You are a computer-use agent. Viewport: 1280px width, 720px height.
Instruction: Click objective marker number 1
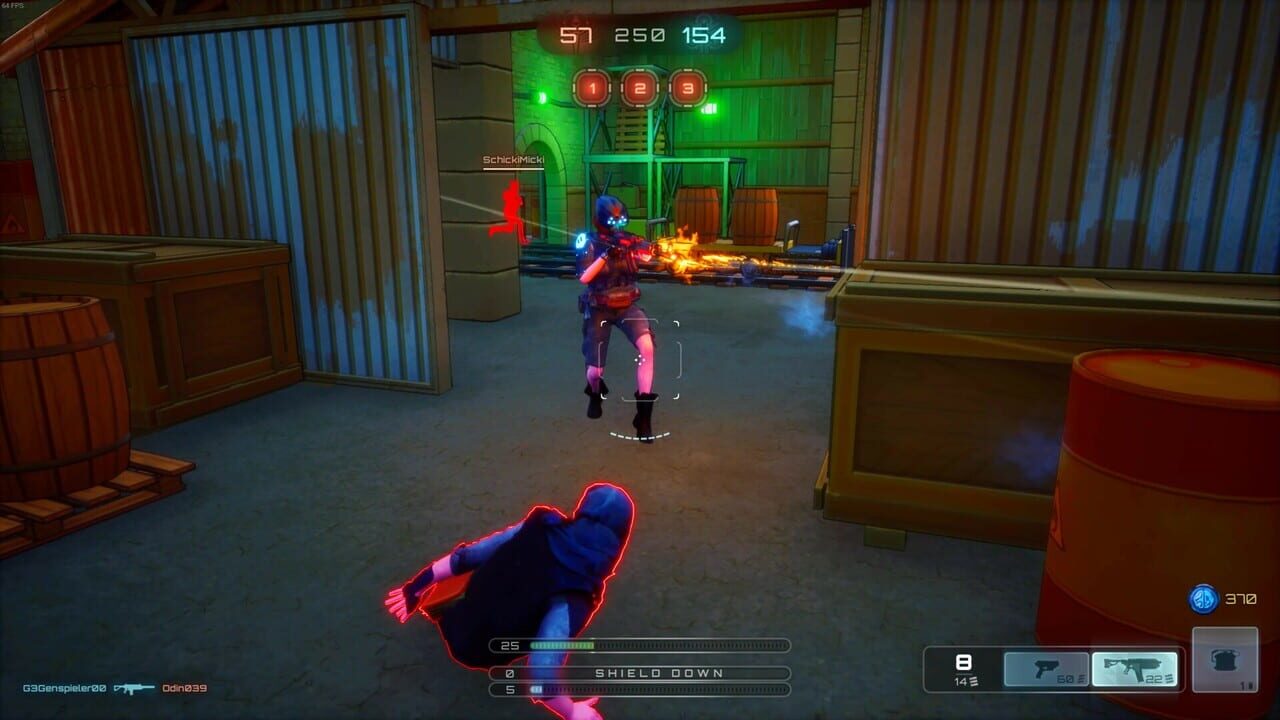(x=591, y=87)
